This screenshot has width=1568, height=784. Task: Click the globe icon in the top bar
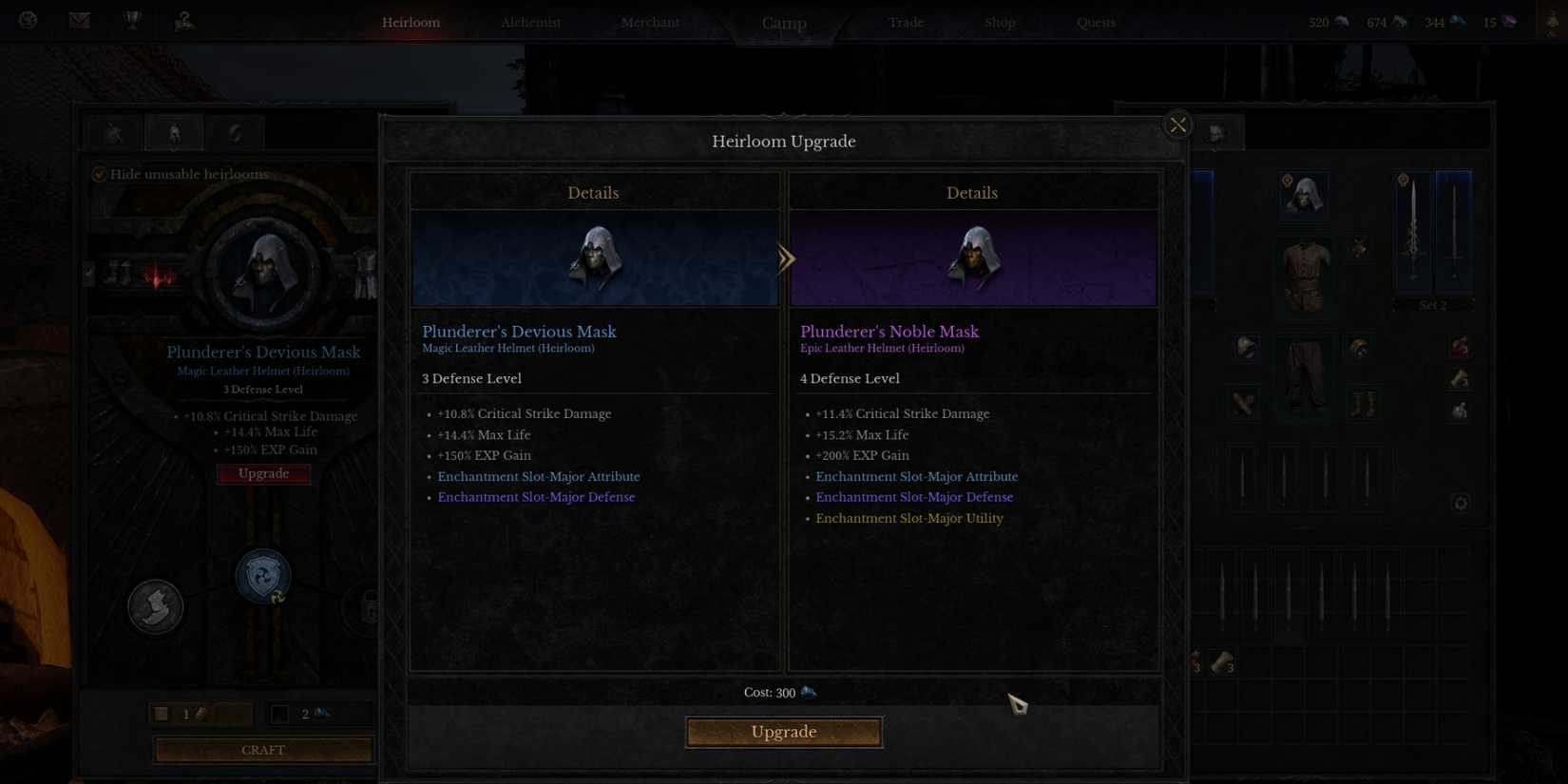[x=28, y=19]
